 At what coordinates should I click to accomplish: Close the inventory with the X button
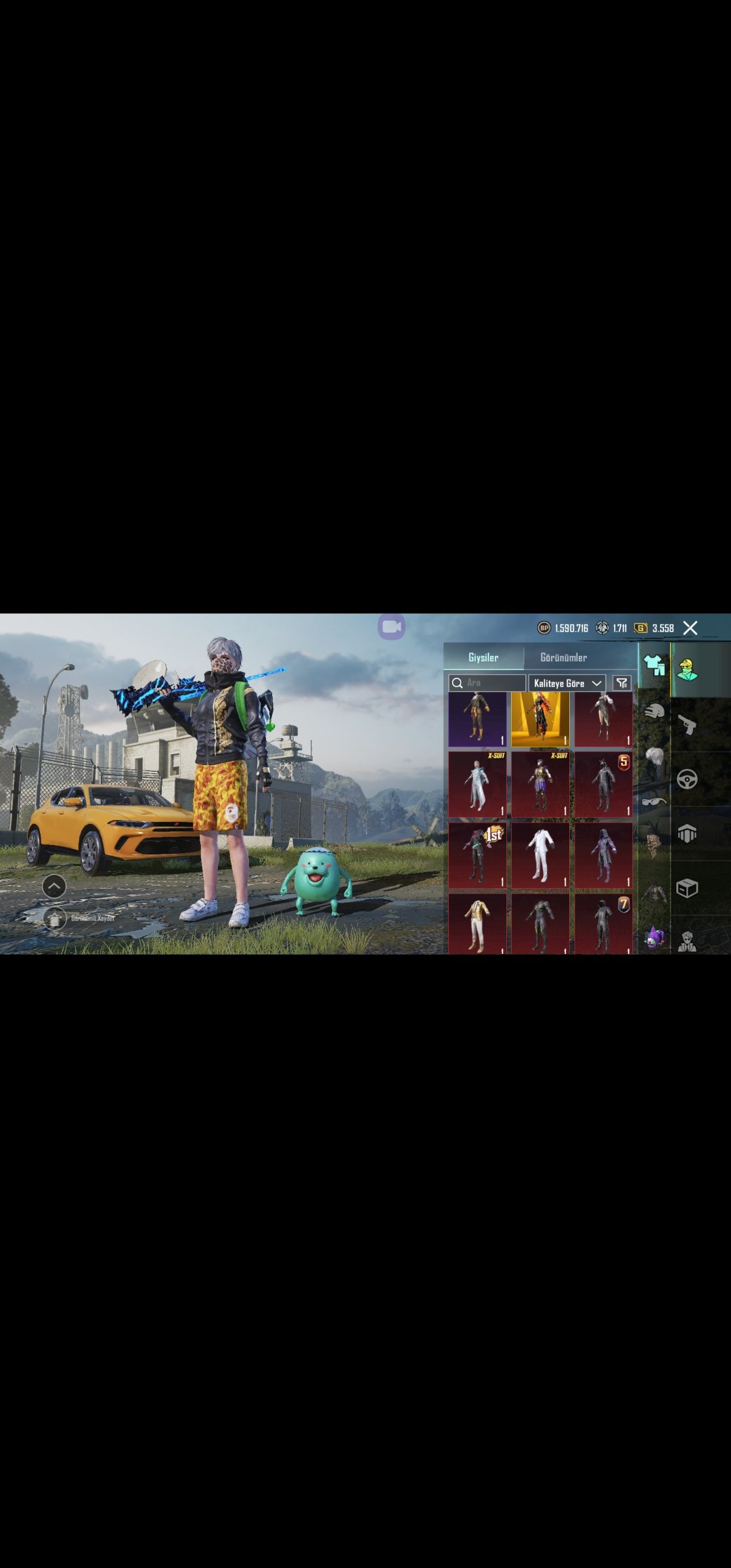coord(690,628)
